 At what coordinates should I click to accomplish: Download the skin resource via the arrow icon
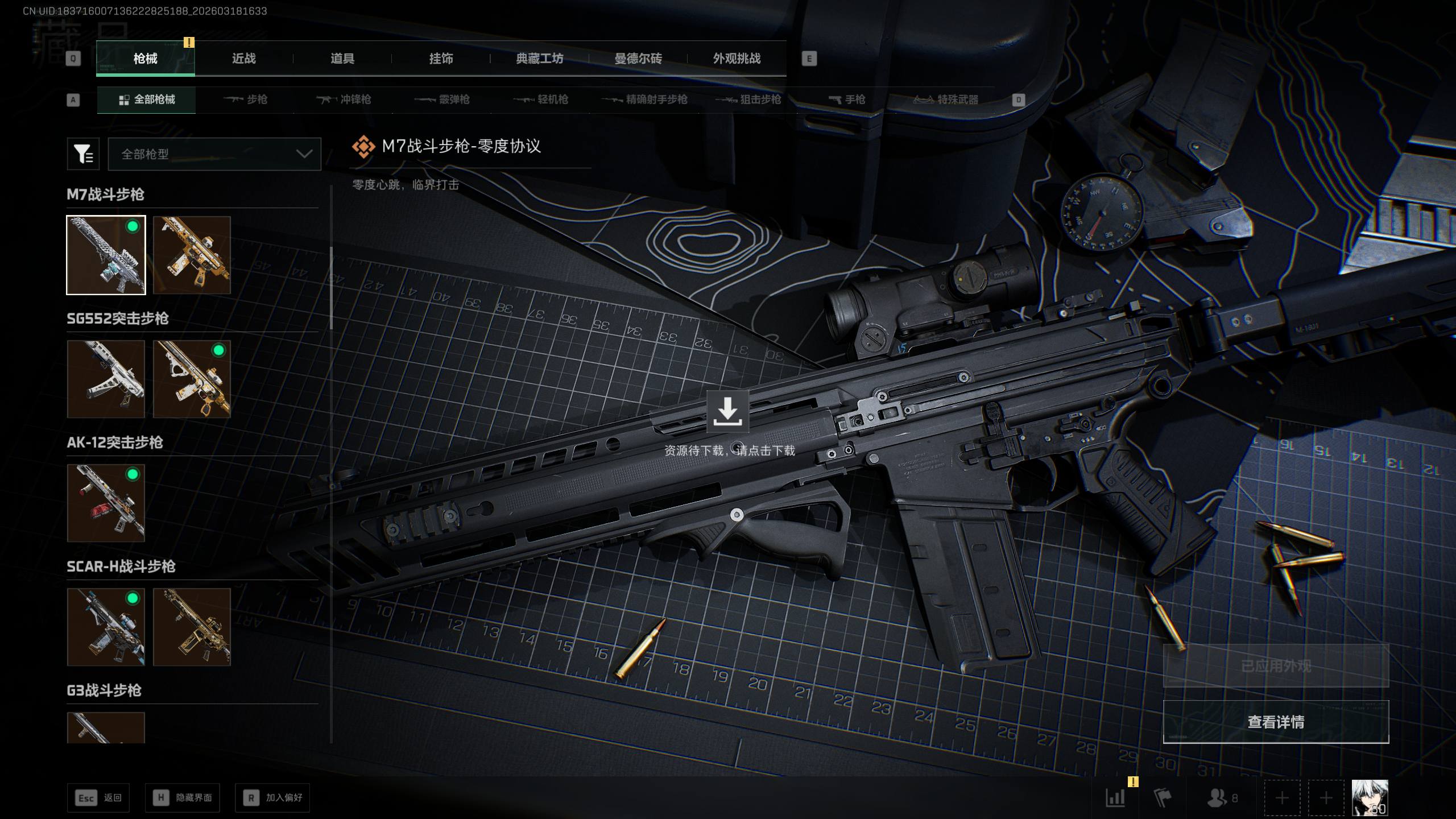727,411
